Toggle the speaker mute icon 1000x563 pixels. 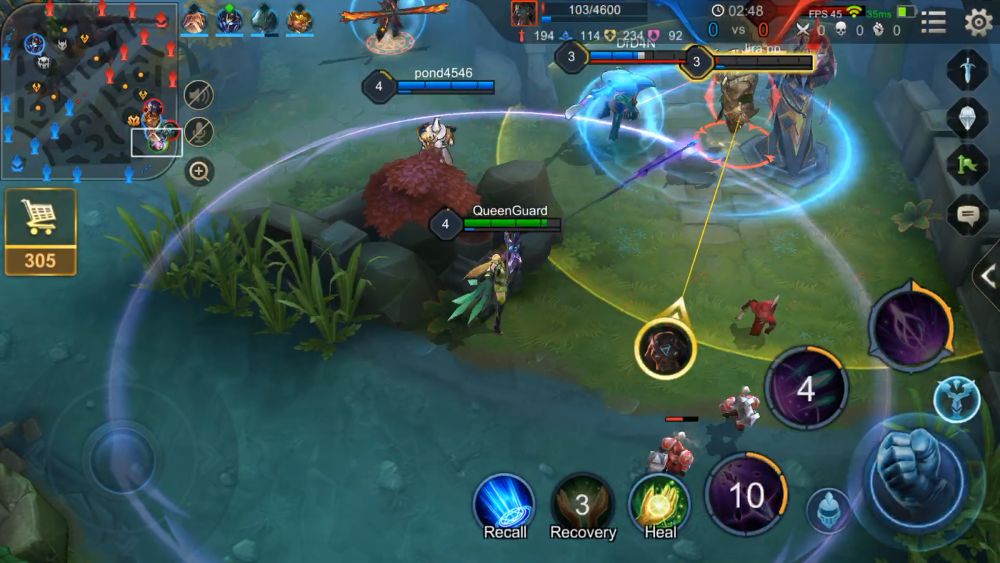click(x=199, y=93)
